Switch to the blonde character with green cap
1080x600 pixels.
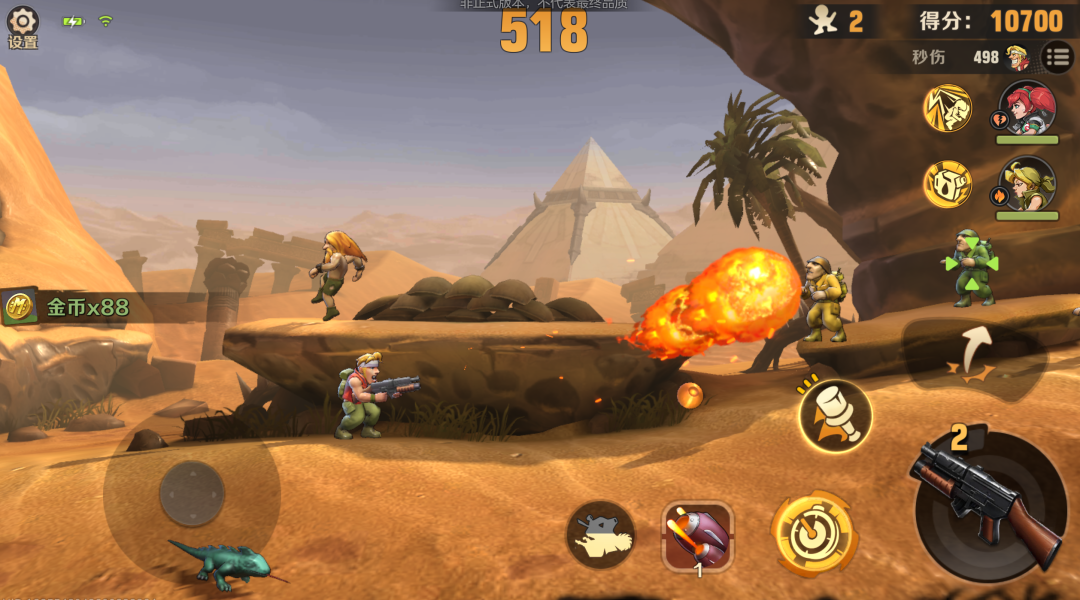coord(1026,184)
